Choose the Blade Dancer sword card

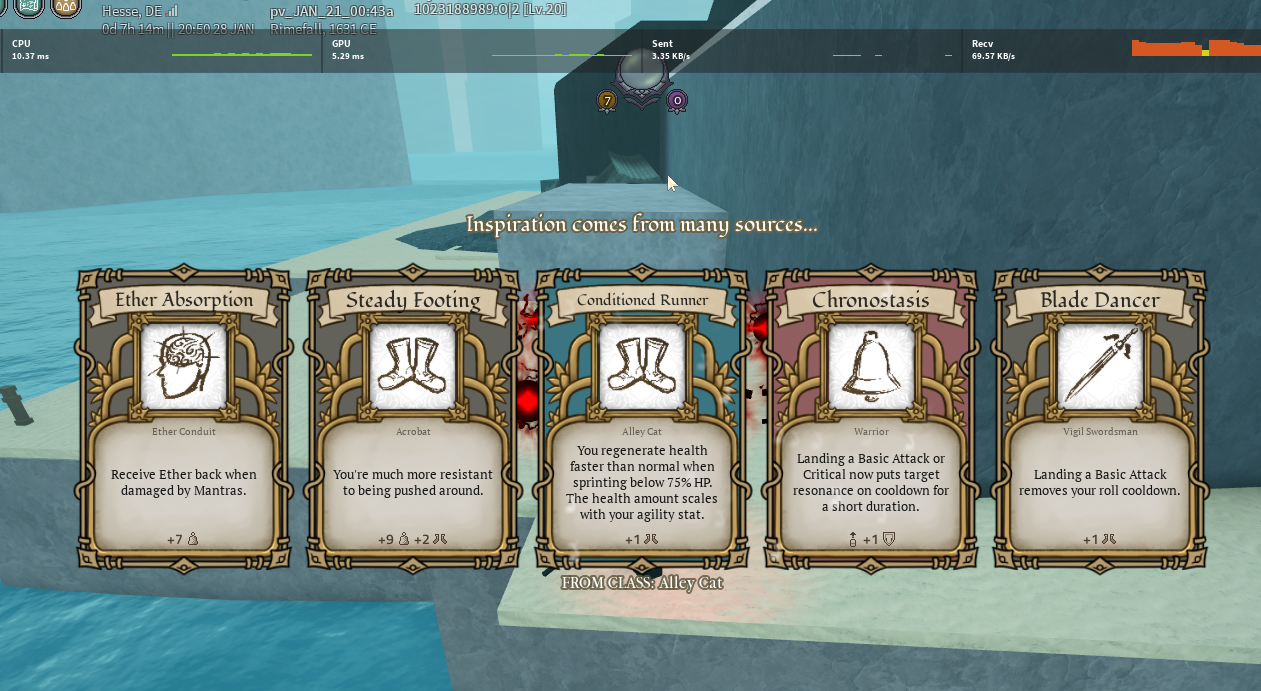[1099, 417]
